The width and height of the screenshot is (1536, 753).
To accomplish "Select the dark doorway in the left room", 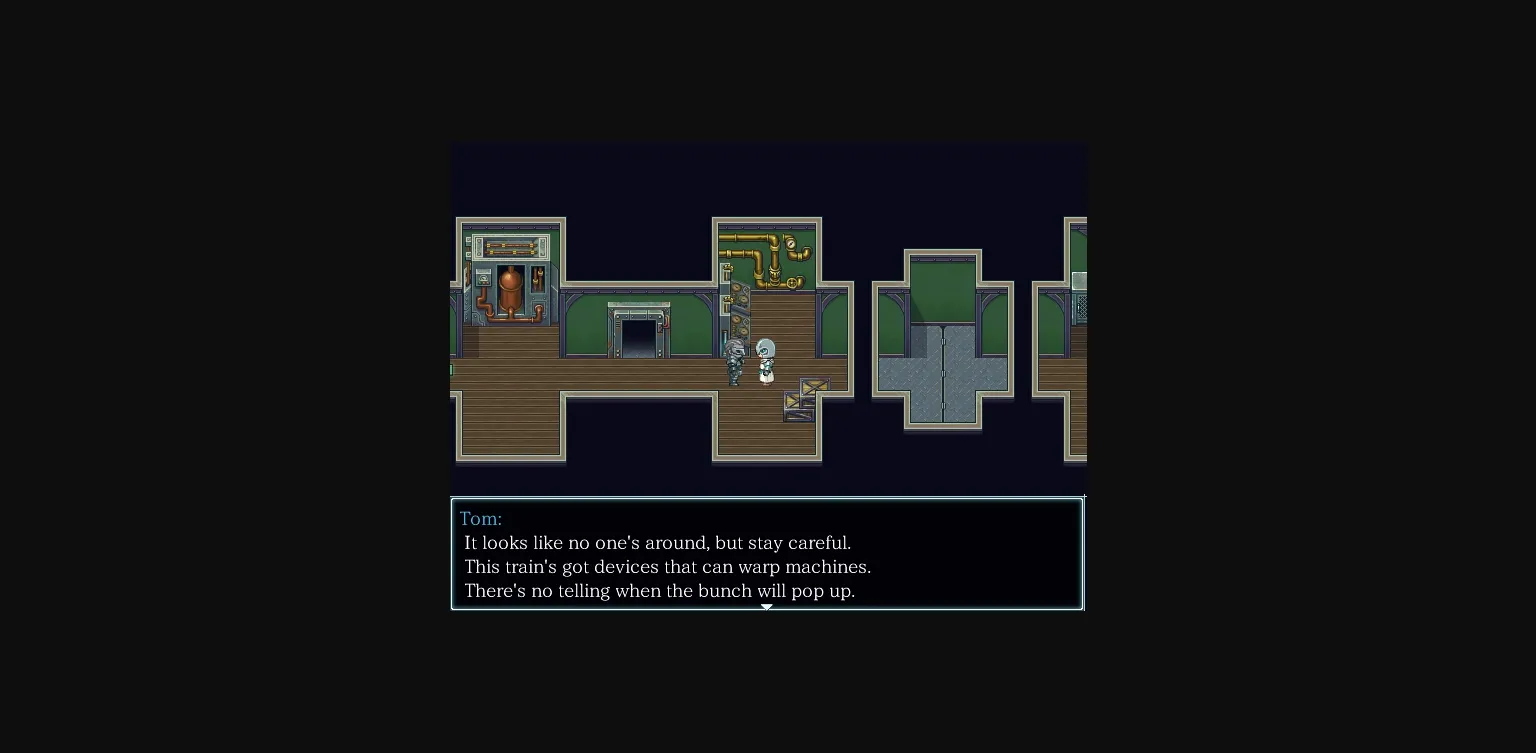I will [x=638, y=336].
